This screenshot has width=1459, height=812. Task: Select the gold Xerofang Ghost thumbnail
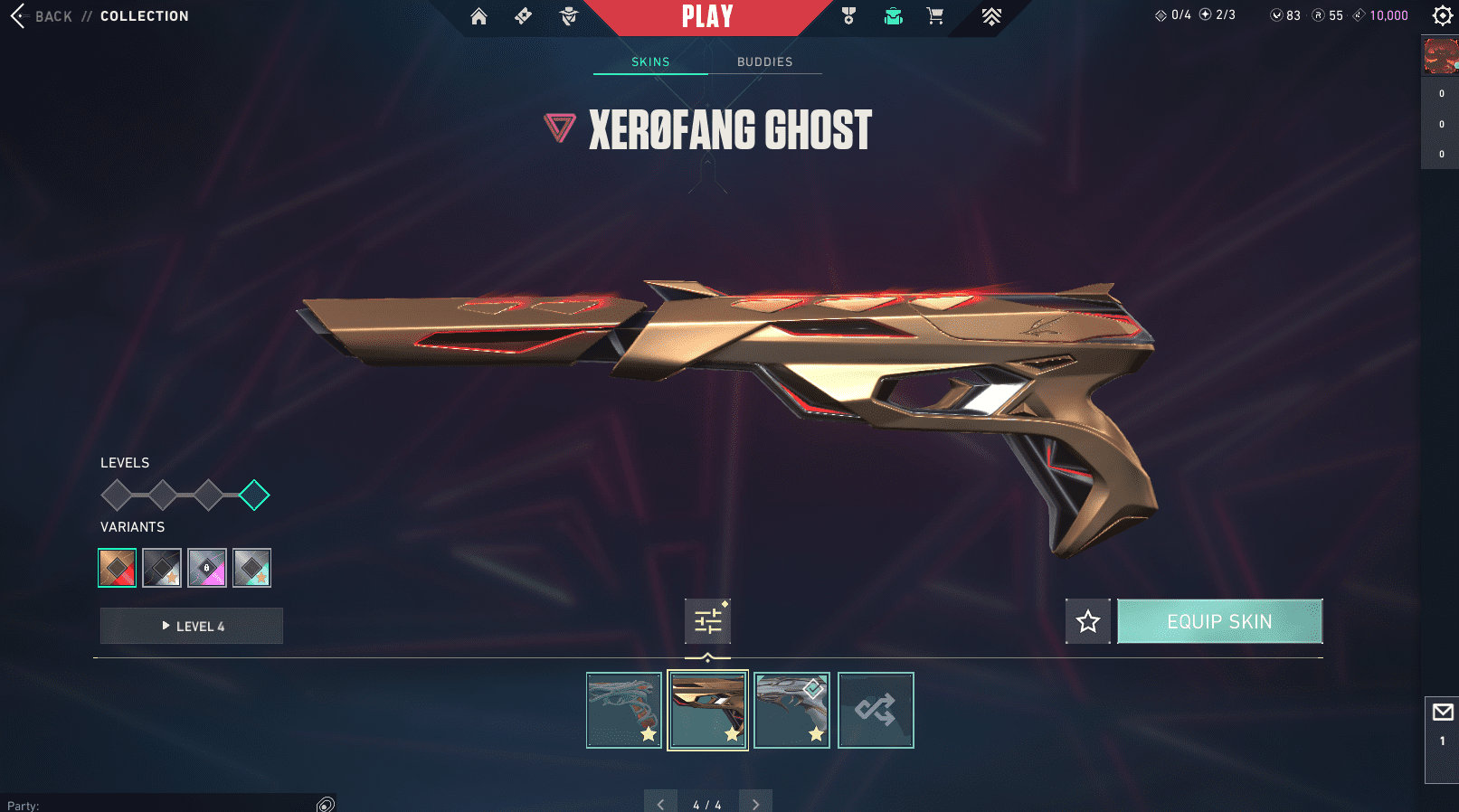click(707, 710)
